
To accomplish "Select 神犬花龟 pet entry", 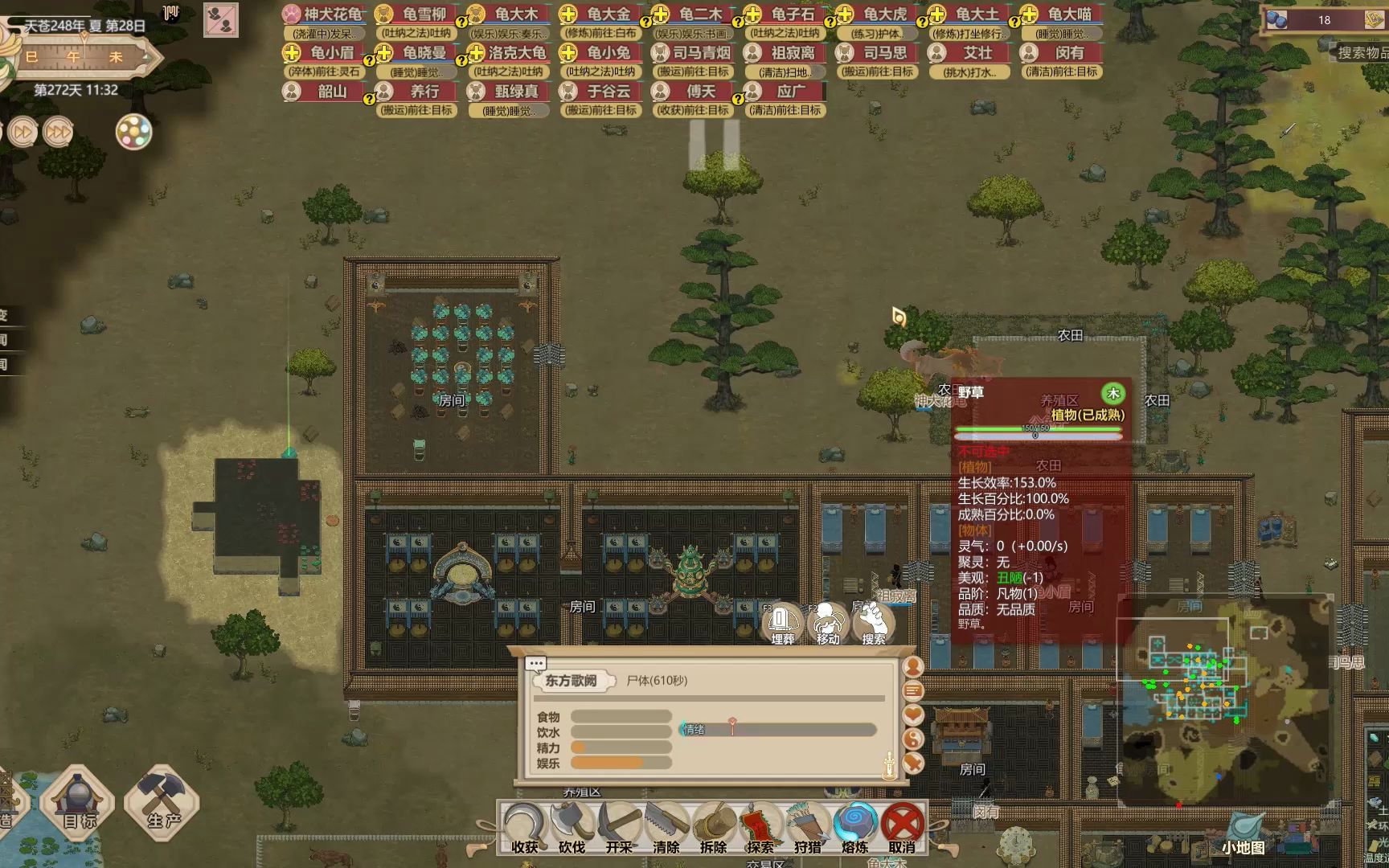I will (x=324, y=14).
